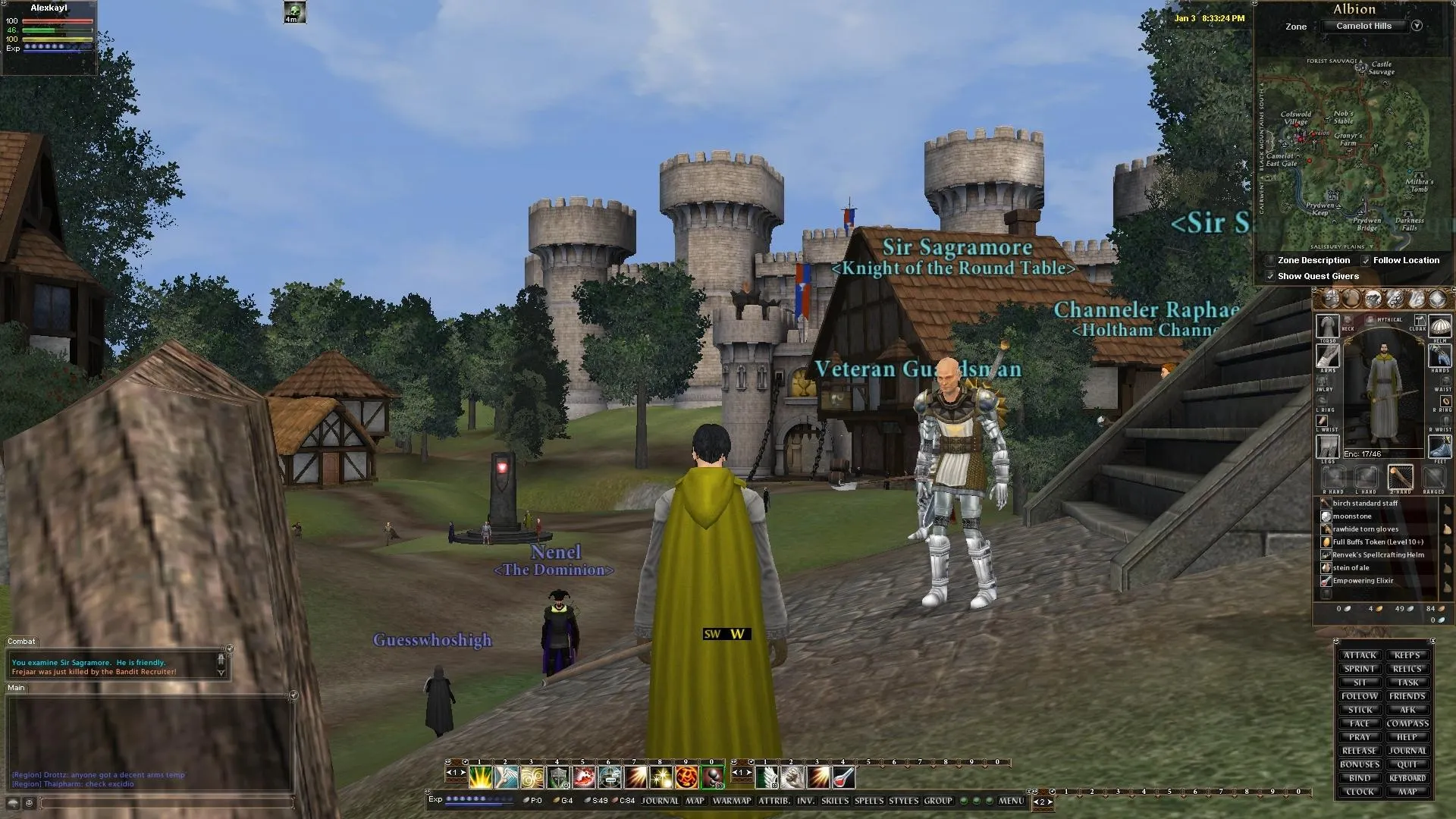Click the angel wing icon on the second quickbar
The image size is (1456, 819).
click(x=765, y=777)
